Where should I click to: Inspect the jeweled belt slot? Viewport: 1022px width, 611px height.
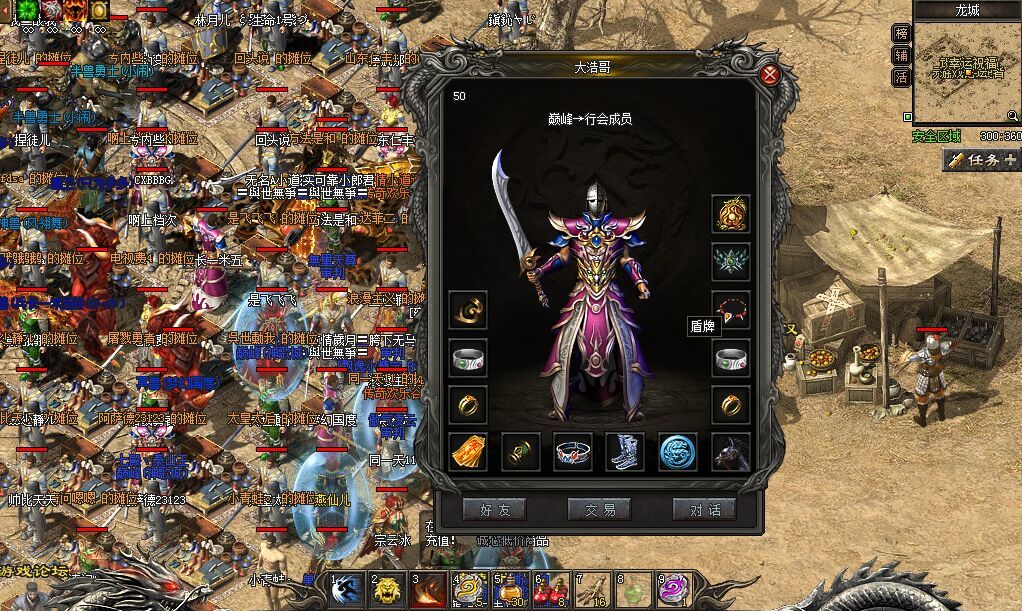point(573,452)
